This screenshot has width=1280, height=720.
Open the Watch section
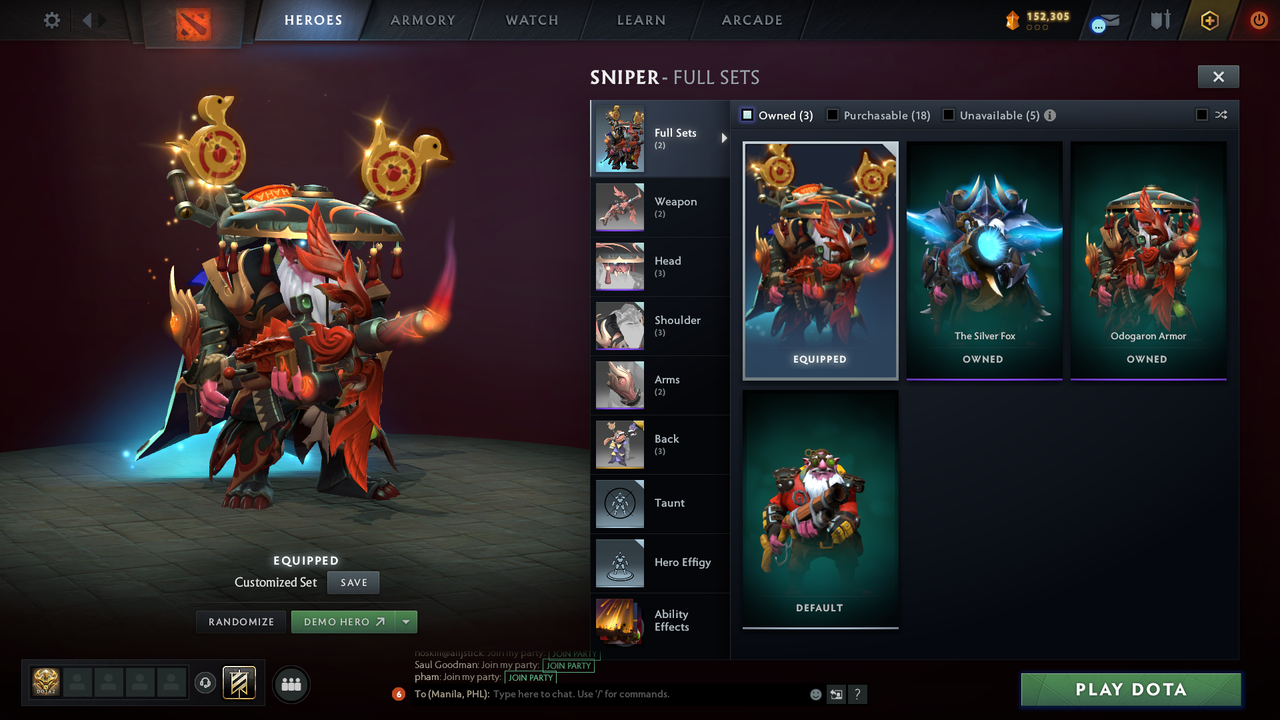click(531, 20)
